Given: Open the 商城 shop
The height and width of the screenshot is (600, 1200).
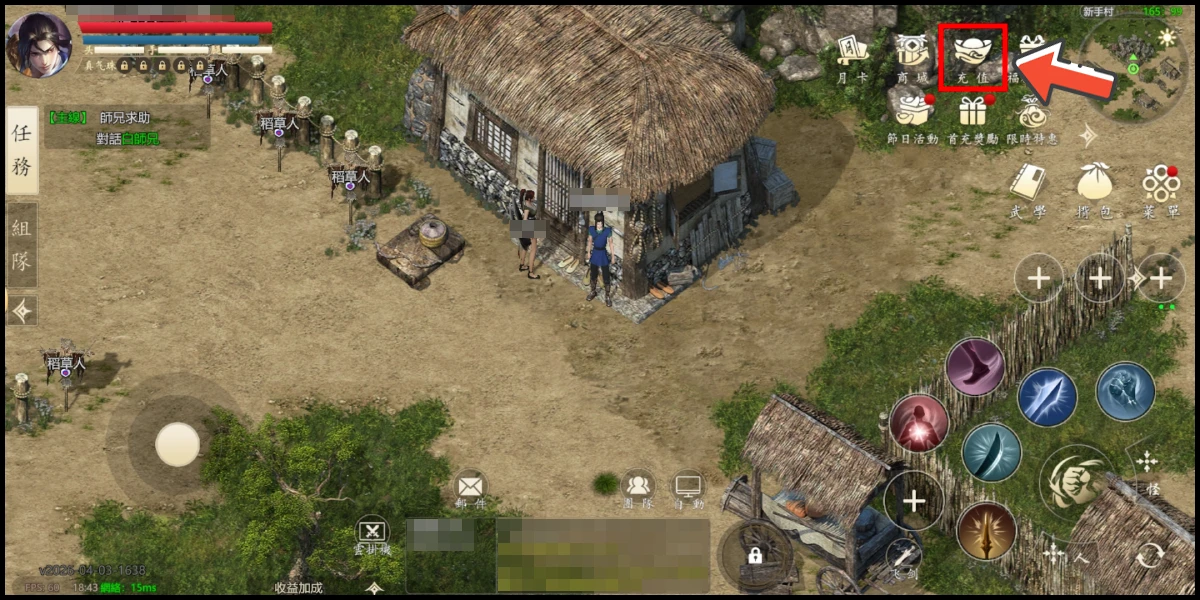Looking at the screenshot, I should tap(912, 55).
